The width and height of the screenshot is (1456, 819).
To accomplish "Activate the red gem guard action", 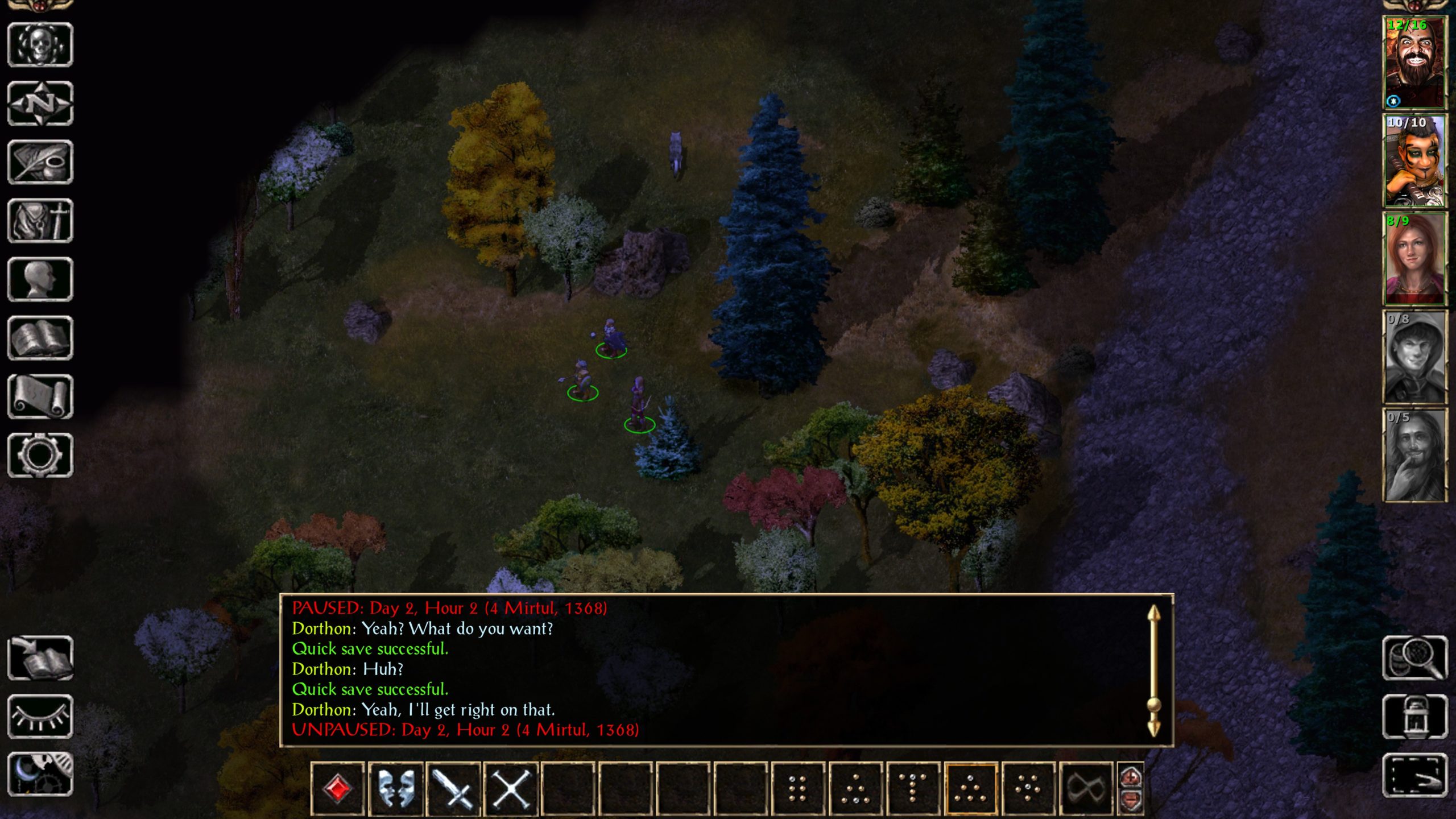I will pos(338,789).
